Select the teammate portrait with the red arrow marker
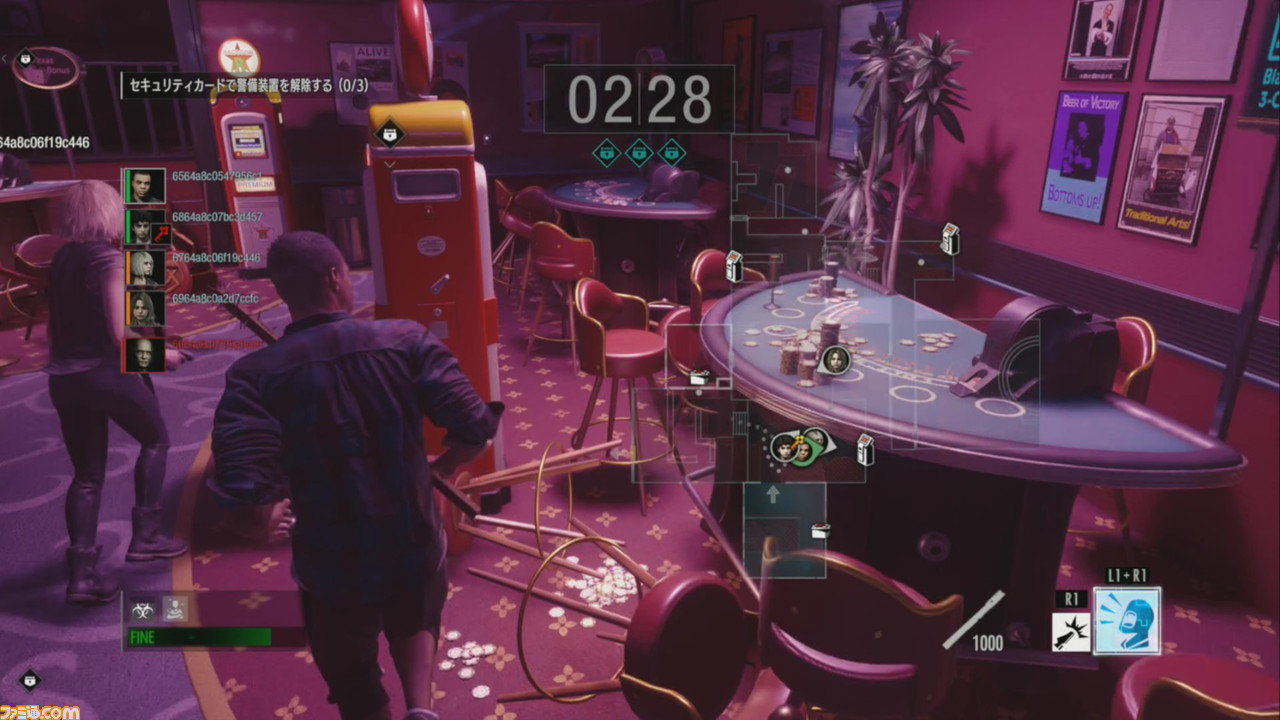 (x=145, y=228)
